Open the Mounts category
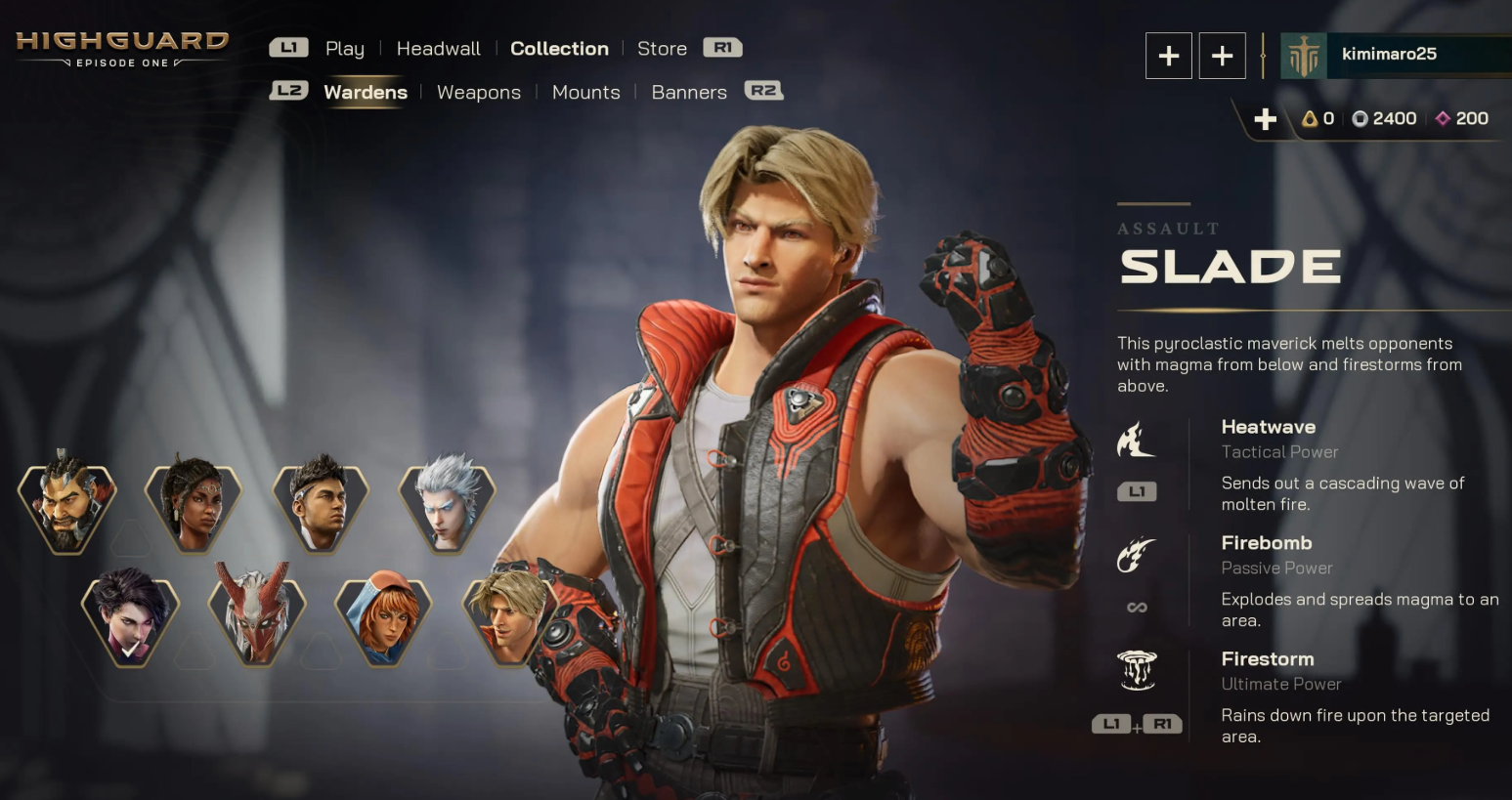Image resolution: width=1512 pixels, height=800 pixels. point(585,93)
